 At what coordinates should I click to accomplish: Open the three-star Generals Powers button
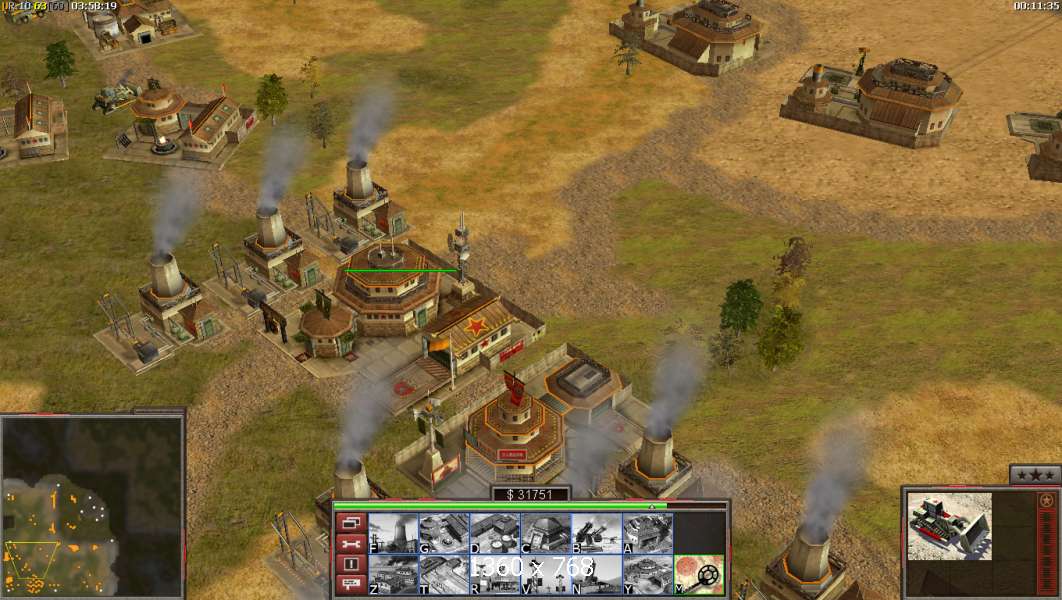(1034, 475)
